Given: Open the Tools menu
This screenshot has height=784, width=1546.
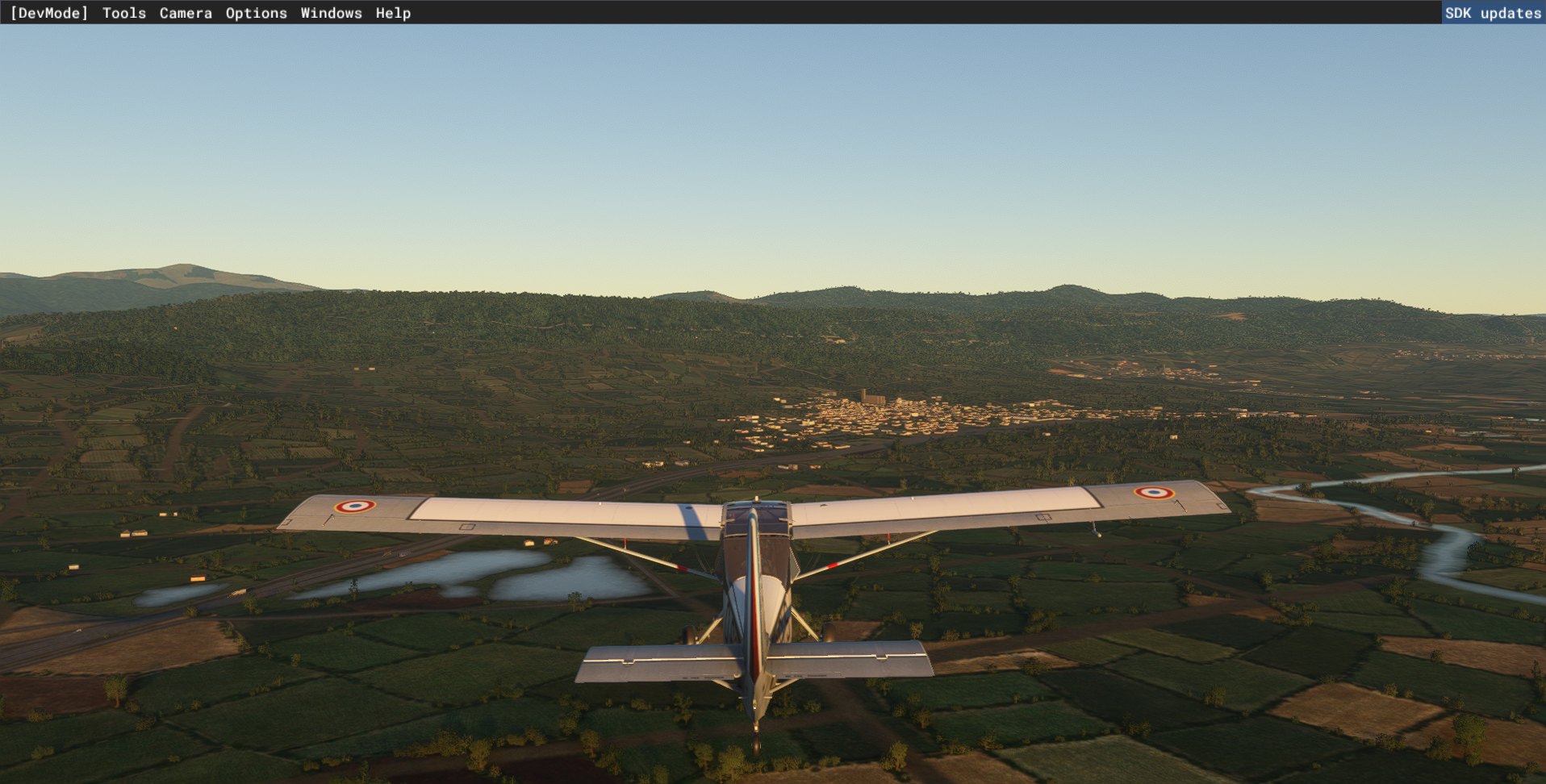Looking at the screenshot, I should 124,13.
